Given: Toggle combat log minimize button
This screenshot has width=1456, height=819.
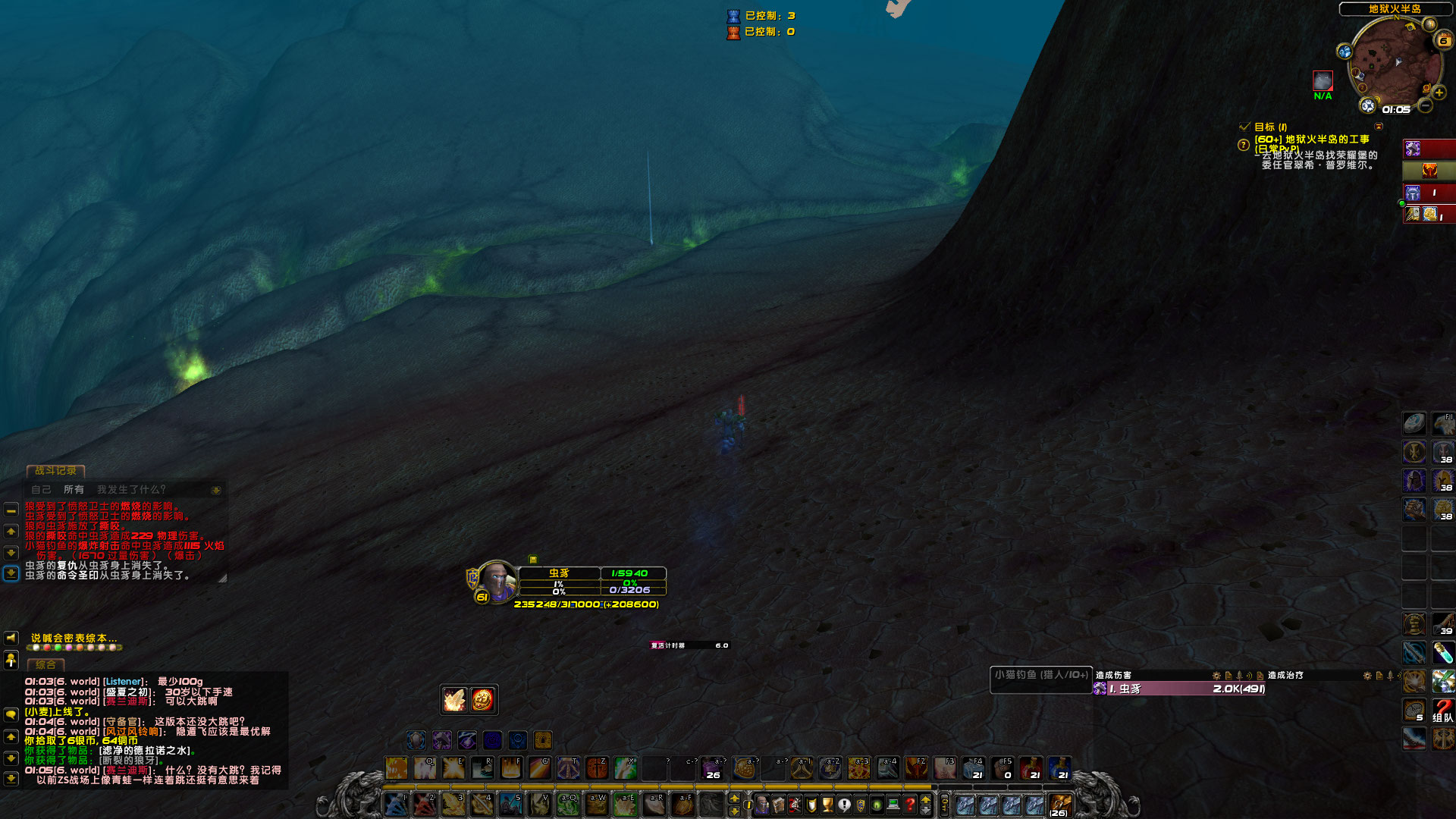Looking at the screenshot, I should (x=11, y=511).
